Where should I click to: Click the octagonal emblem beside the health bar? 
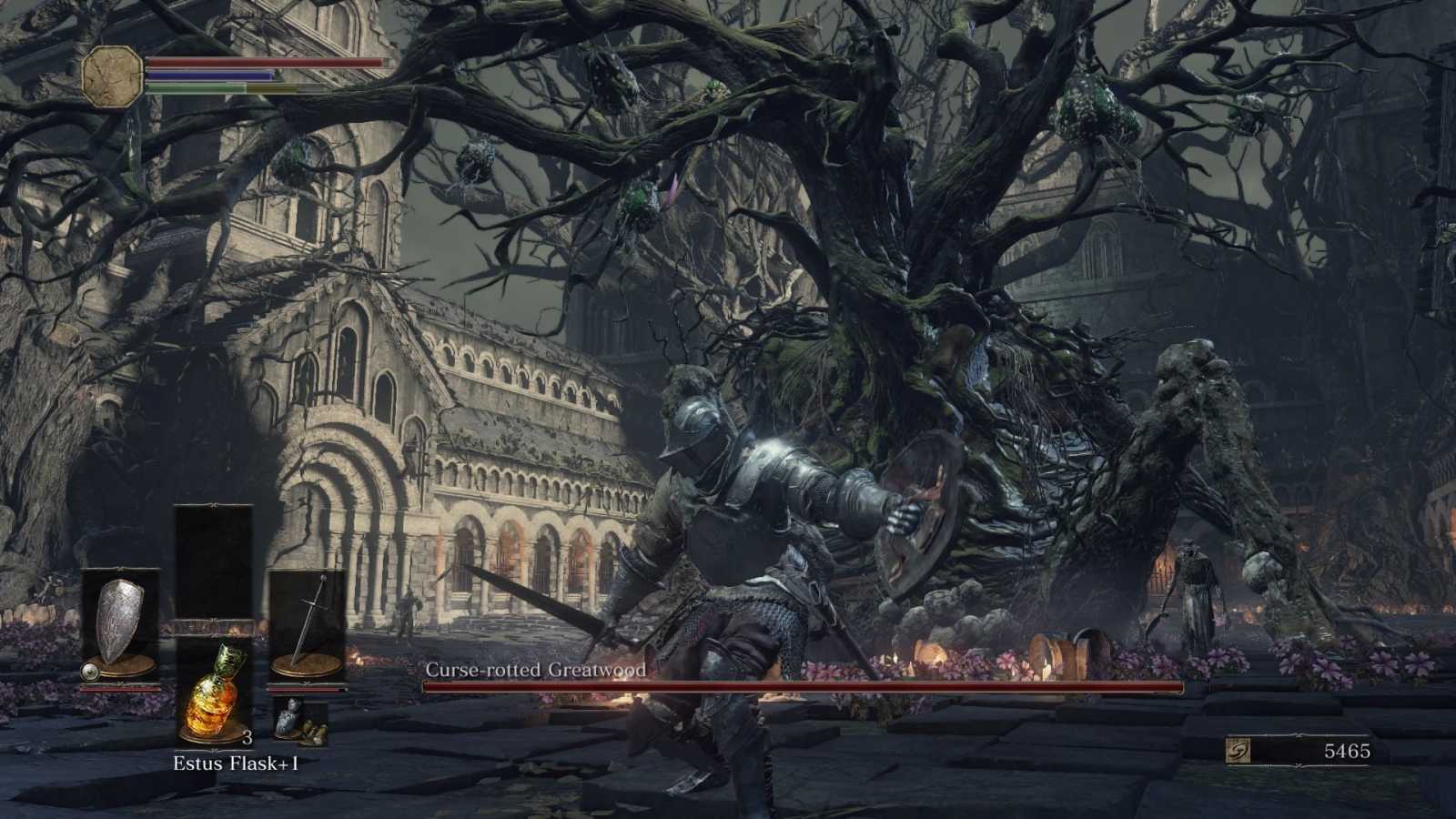pos(113,76)
